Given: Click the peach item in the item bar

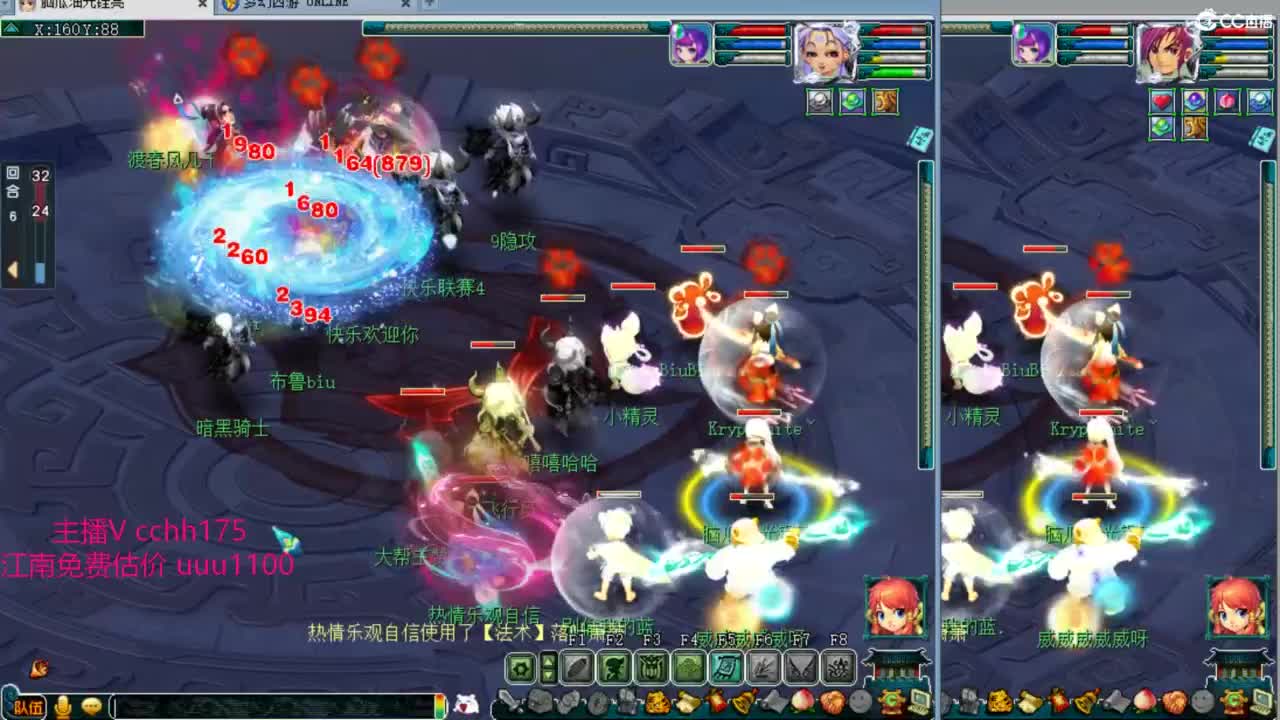Looking at the screenshot, I should (803, 701).
